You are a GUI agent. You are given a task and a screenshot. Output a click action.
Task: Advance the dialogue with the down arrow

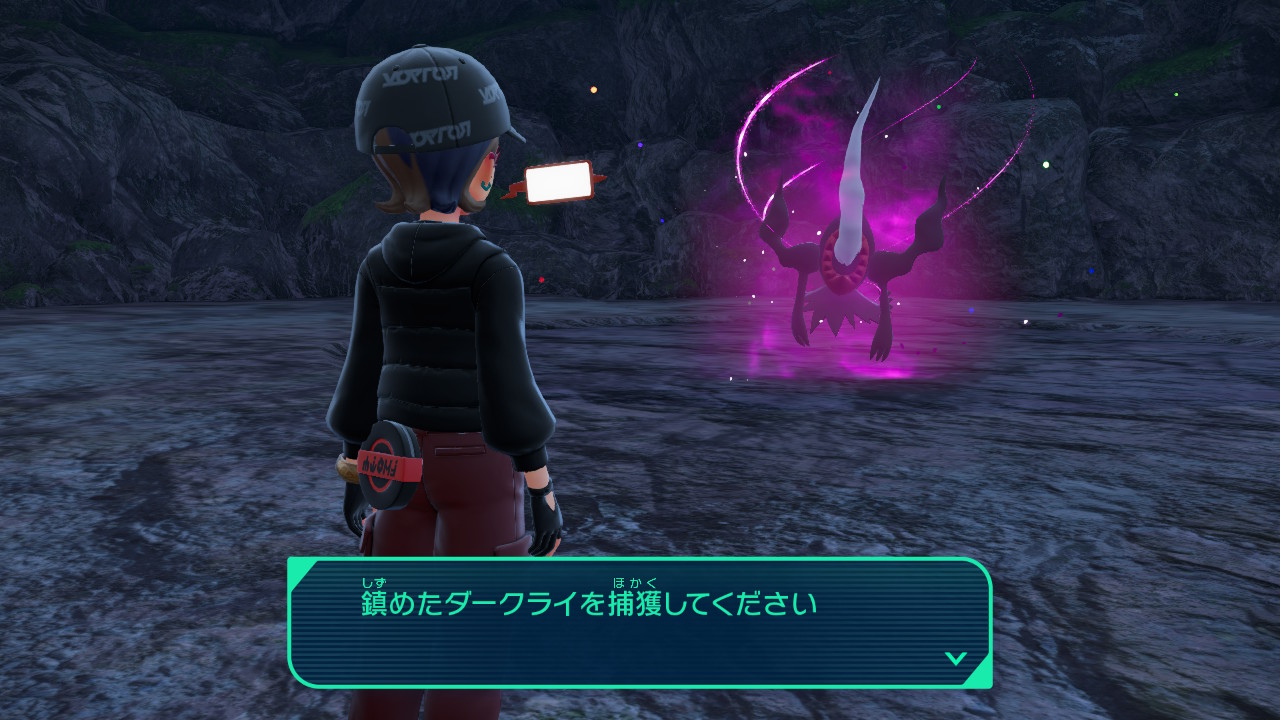coord(955,658)
